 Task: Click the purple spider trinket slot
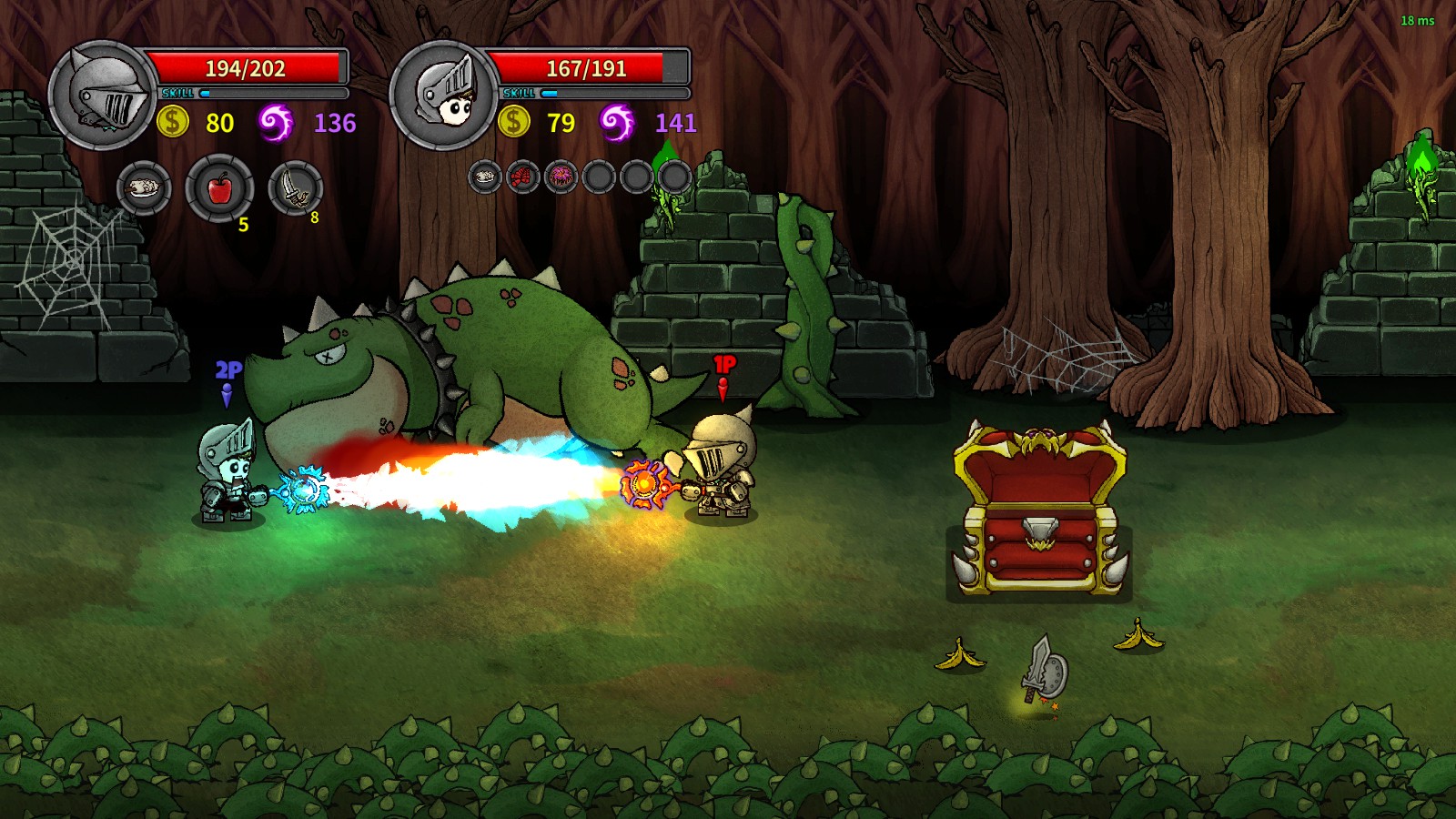[561, 175]
